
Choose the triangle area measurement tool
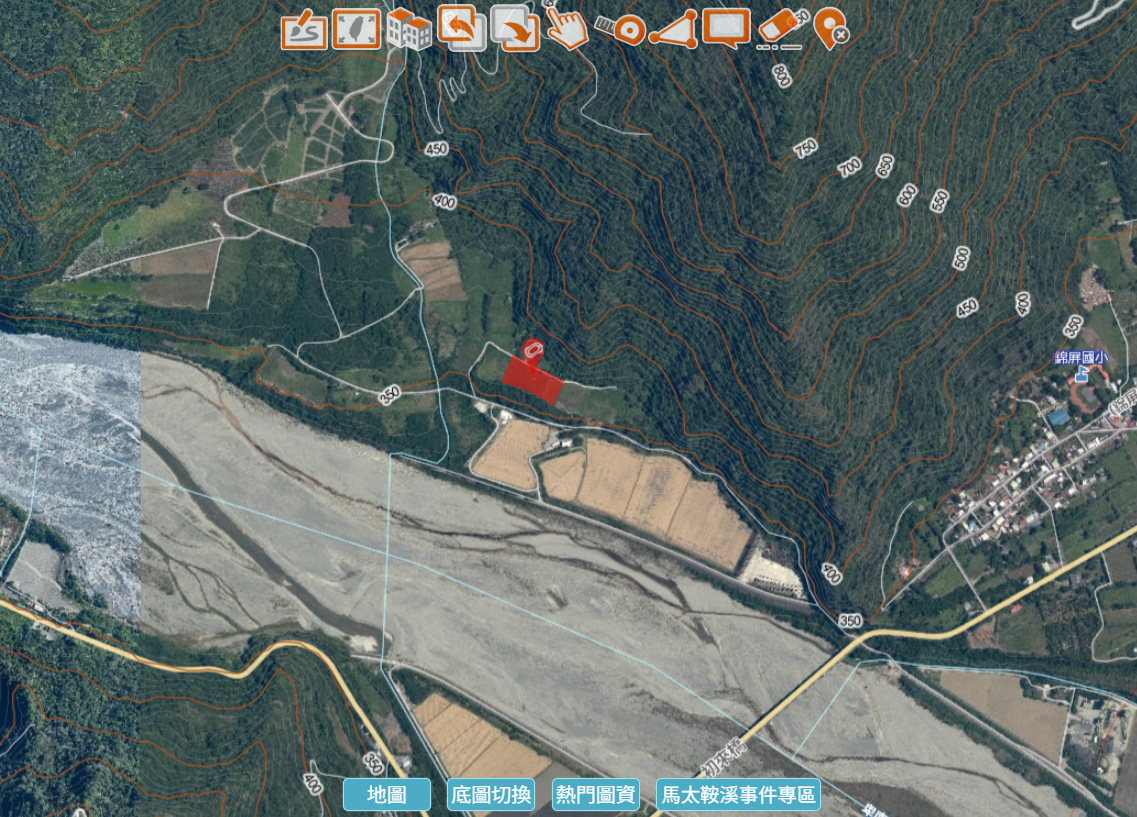(673, 29)
